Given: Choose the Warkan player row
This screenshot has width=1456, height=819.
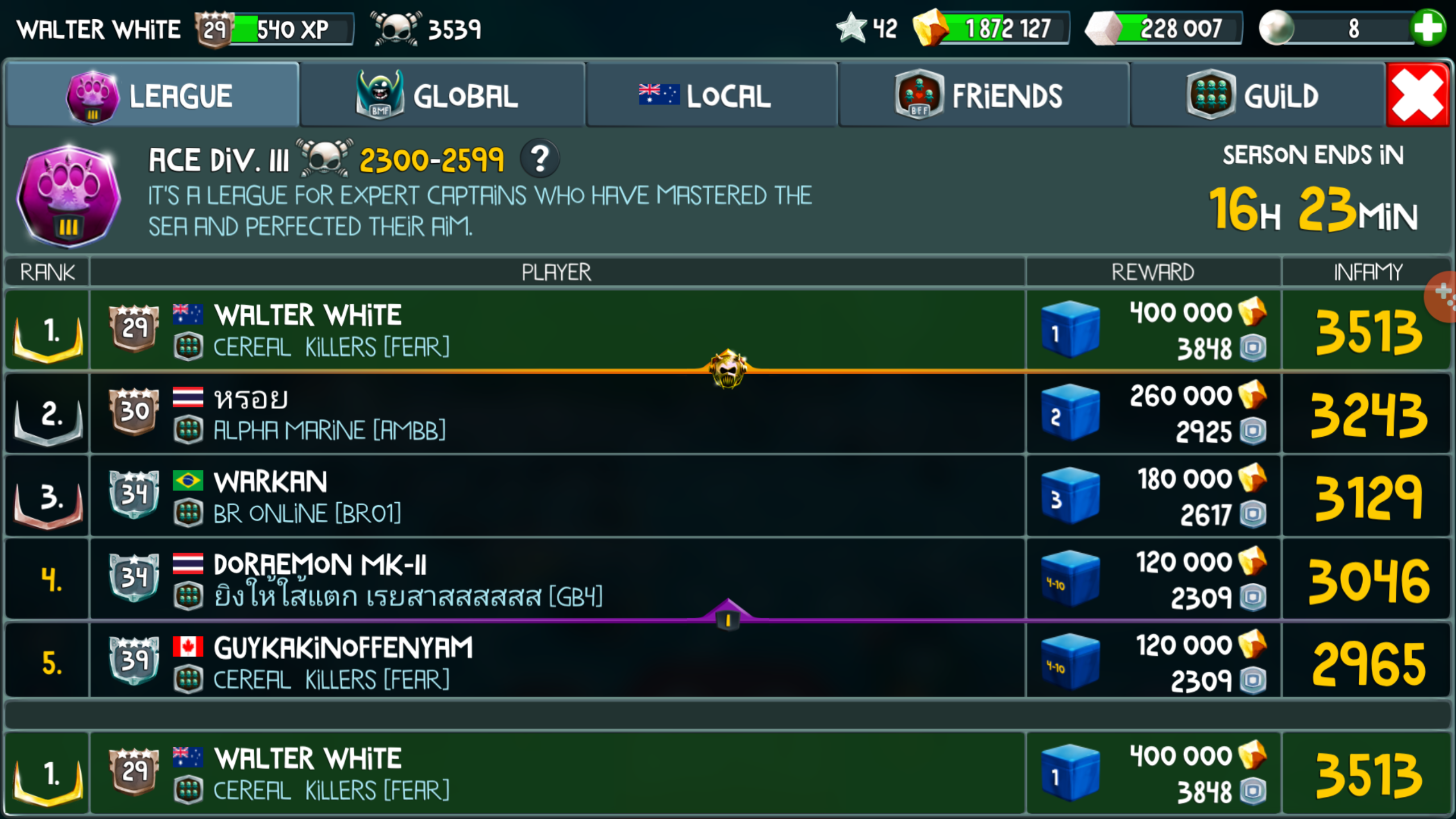Looking at the screenshot, I should [x=557, y=497].
